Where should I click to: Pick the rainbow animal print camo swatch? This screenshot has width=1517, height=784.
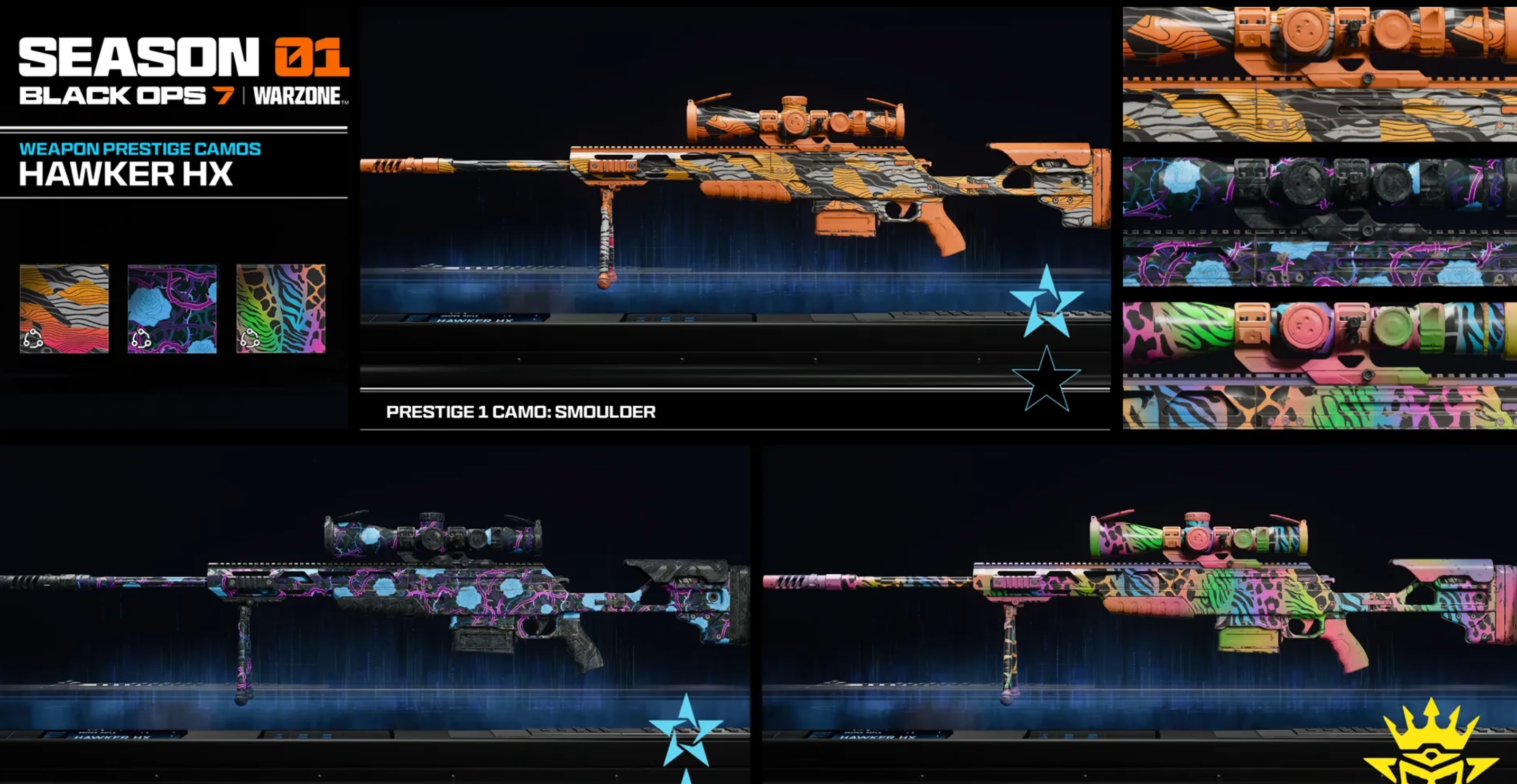(x=280, y=309)
